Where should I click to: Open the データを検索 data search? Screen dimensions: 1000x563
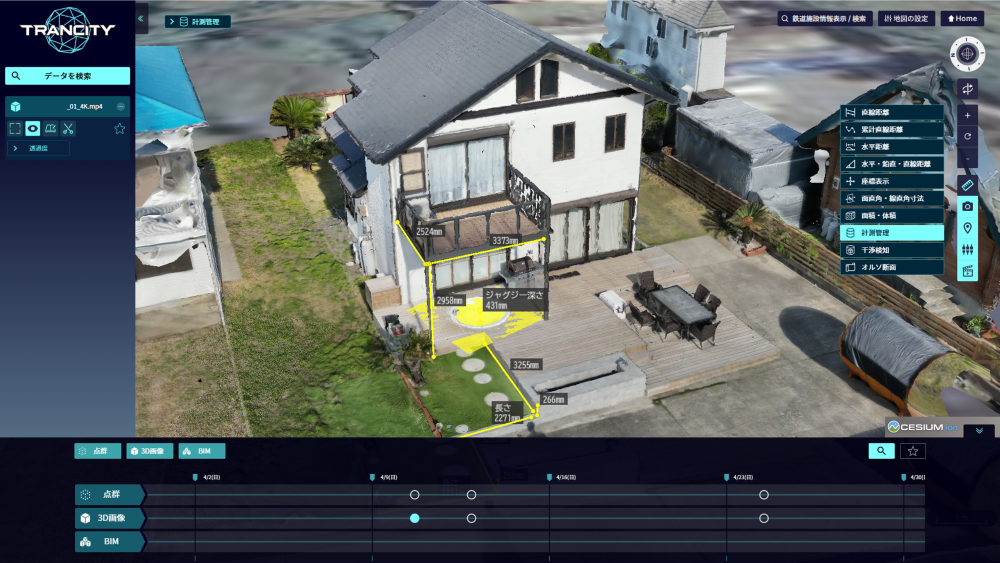tap(67, 76)
